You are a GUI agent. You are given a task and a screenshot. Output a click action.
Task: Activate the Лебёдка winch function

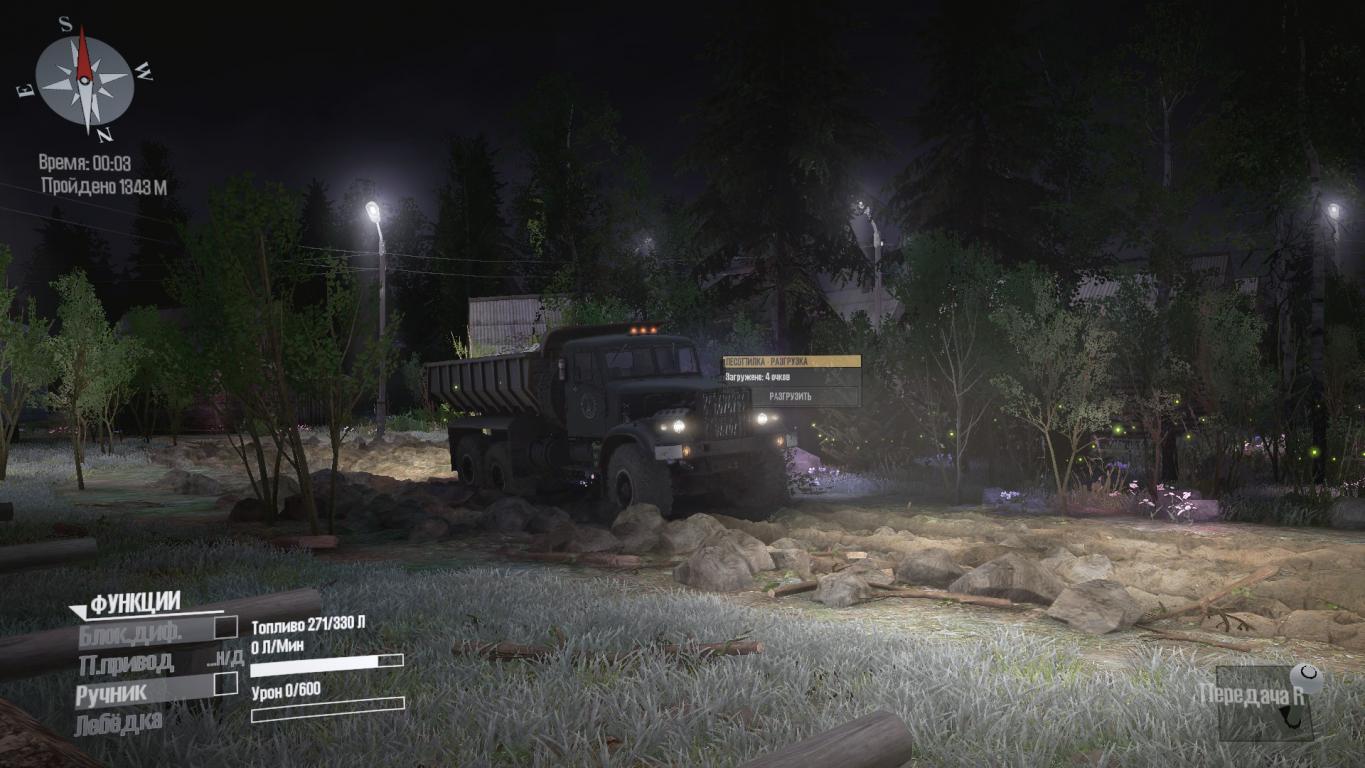118,720
